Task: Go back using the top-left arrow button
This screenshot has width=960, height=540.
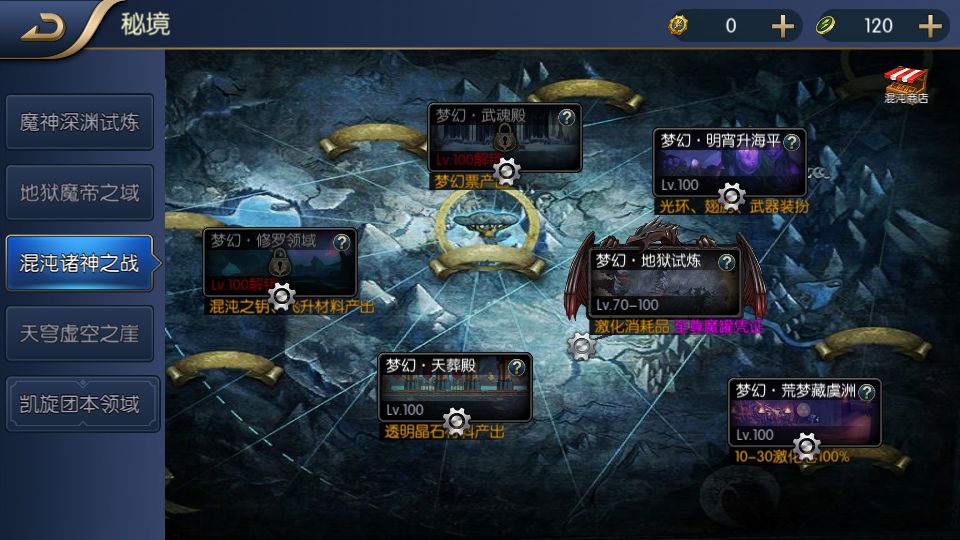Action: tap(42, 27)
